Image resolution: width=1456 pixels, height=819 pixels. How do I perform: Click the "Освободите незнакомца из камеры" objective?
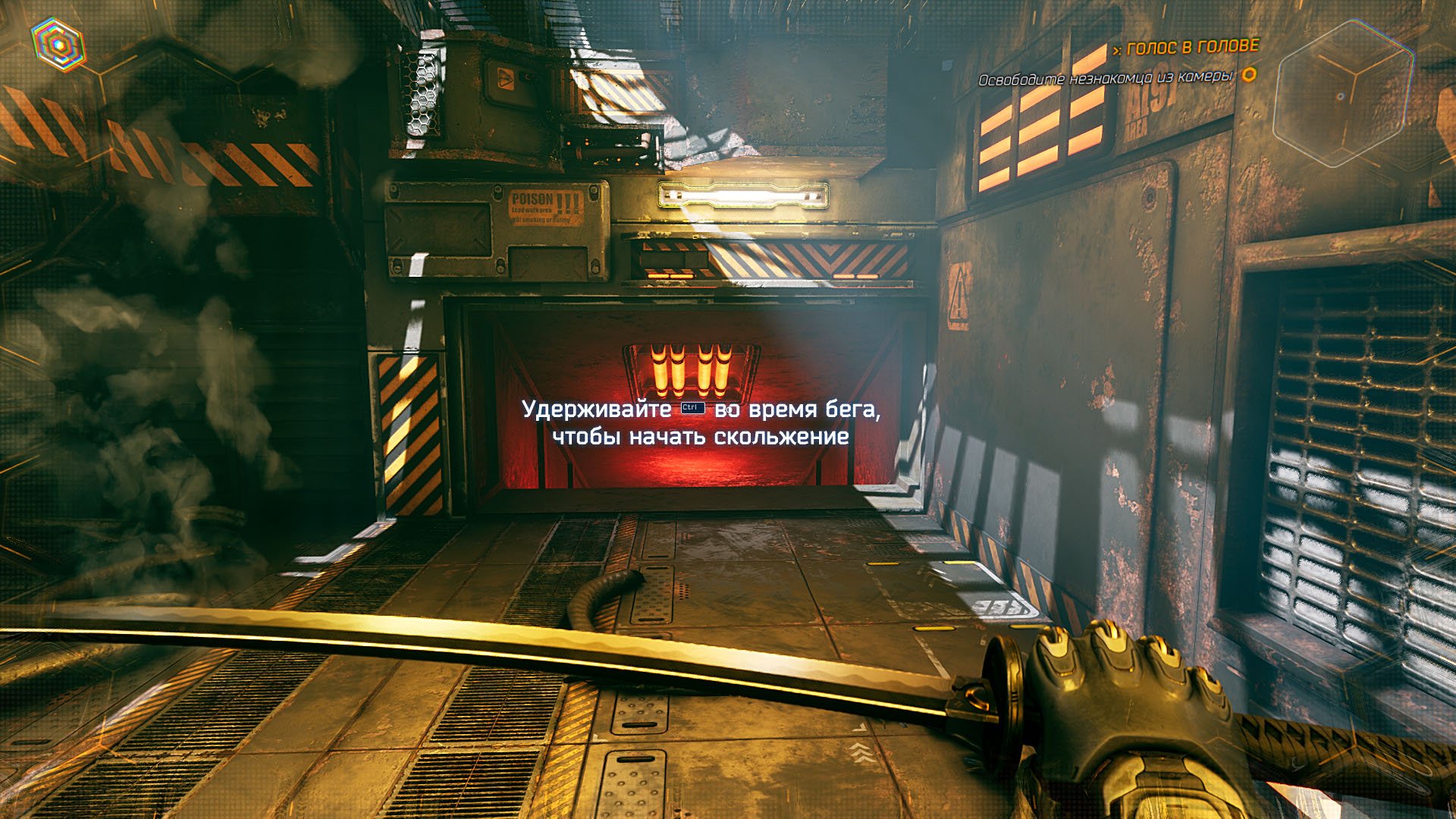pyautogui.click(x=1106, y=78)
